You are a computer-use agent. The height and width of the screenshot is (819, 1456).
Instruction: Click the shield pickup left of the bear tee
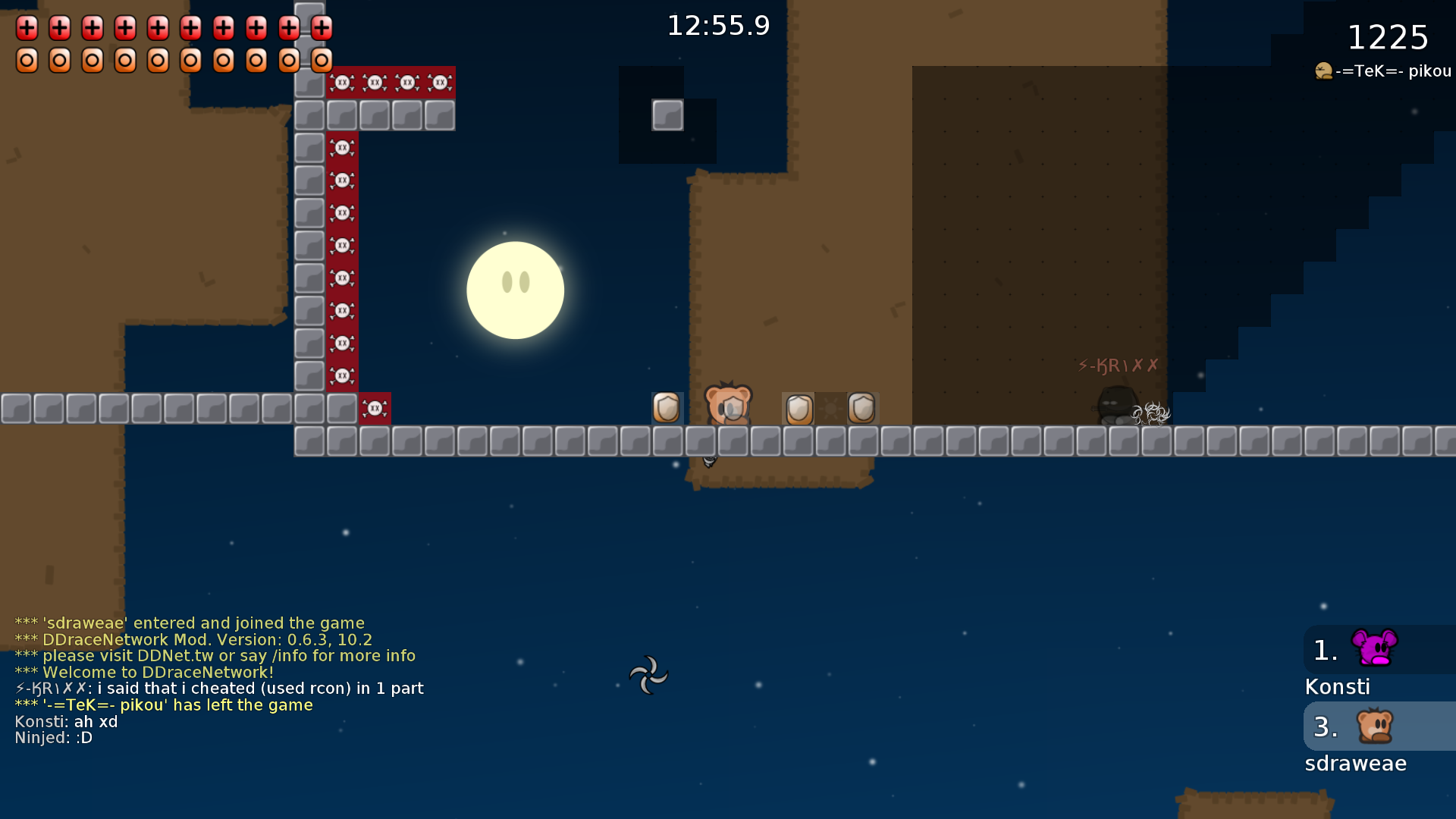pyautogui.click(x=666, y=408)
